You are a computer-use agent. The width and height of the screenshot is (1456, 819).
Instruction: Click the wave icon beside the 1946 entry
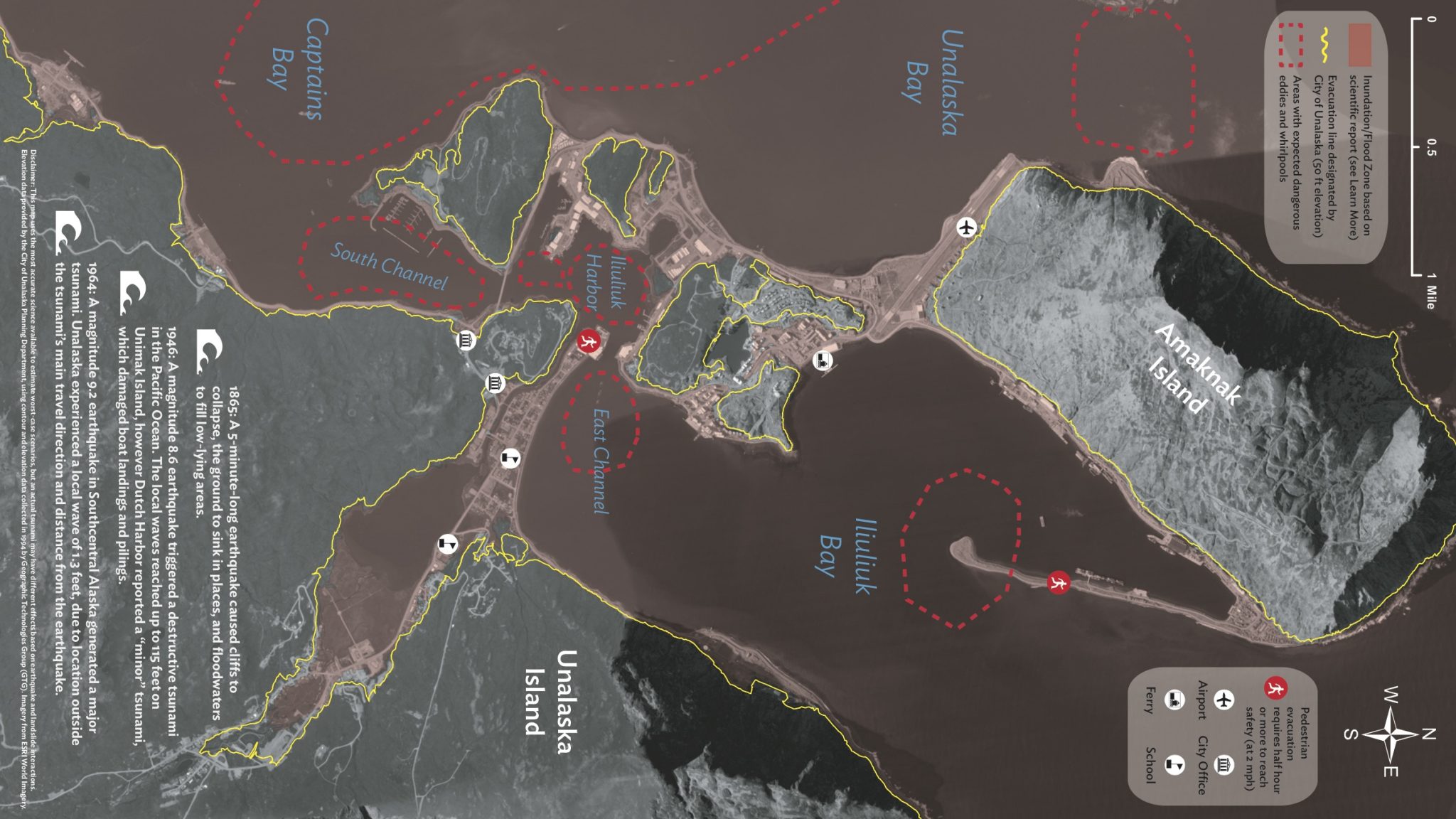tap(132, 291)
